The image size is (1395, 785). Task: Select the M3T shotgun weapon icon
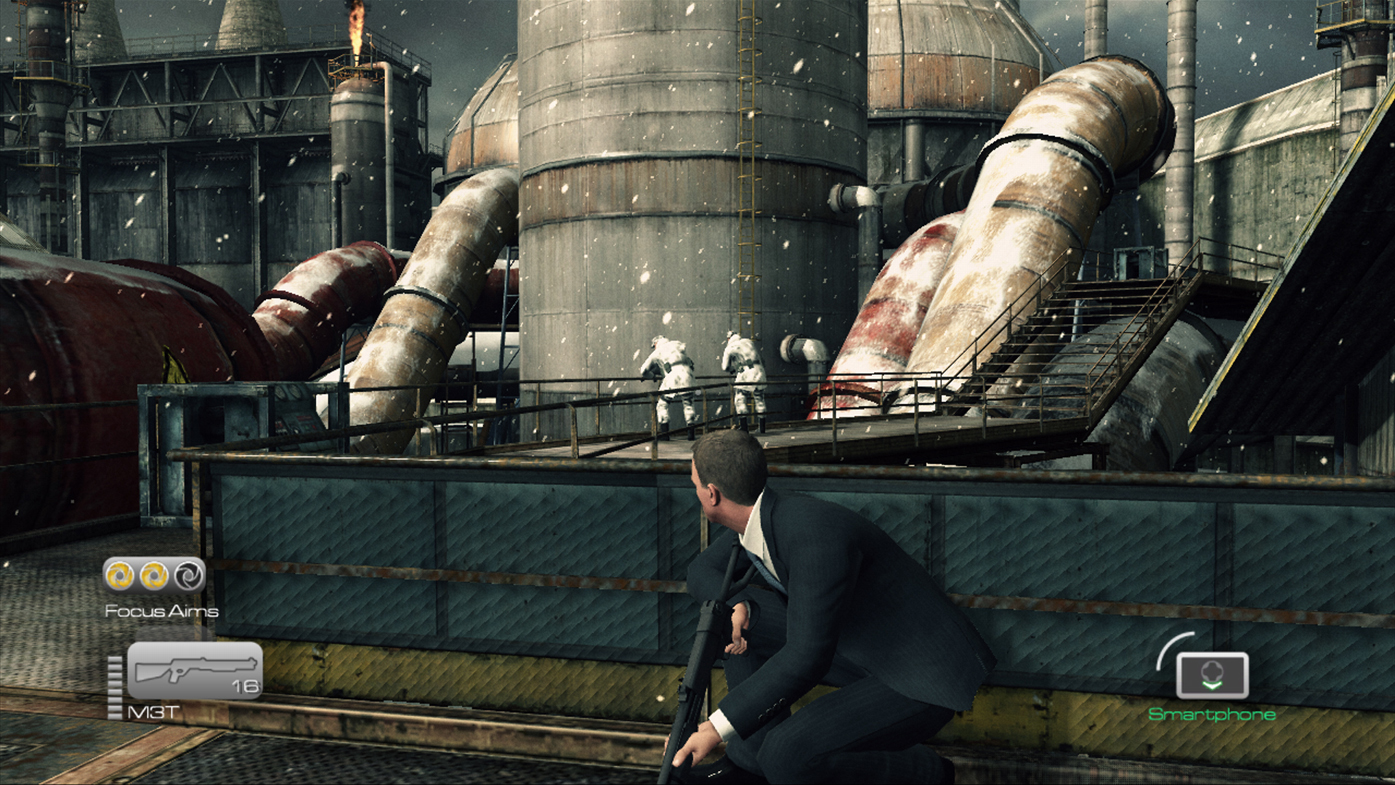point(194,670)
